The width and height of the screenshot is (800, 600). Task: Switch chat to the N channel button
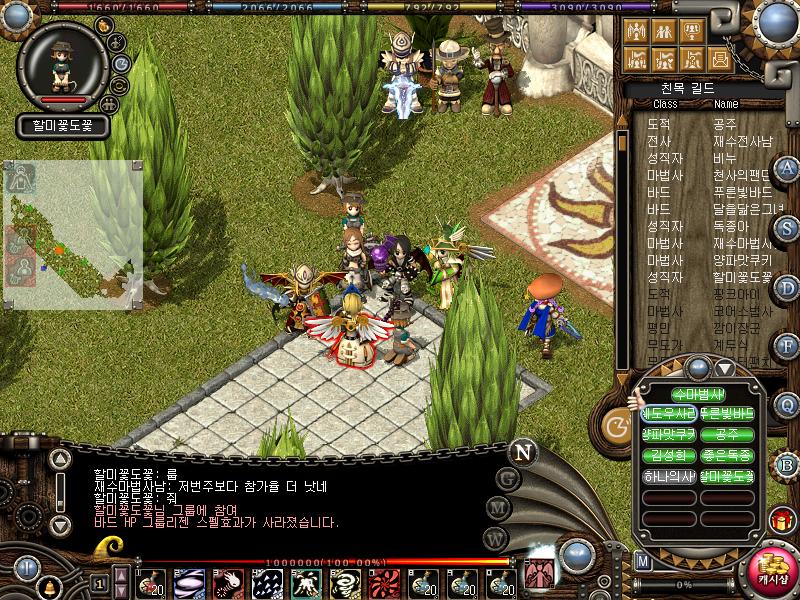tap(521, 452)
